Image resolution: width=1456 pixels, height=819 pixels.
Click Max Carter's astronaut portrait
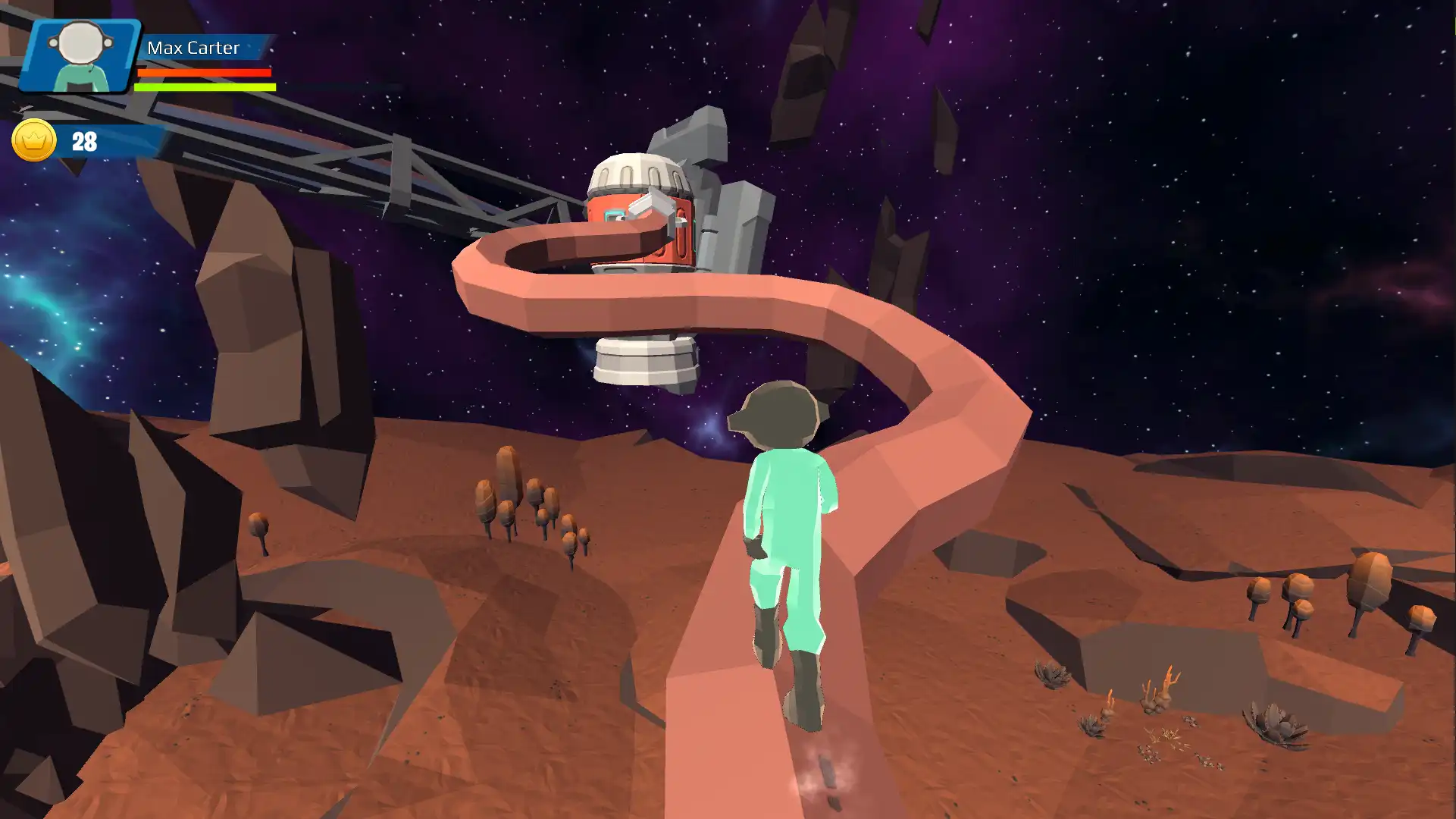pos(80,56)
